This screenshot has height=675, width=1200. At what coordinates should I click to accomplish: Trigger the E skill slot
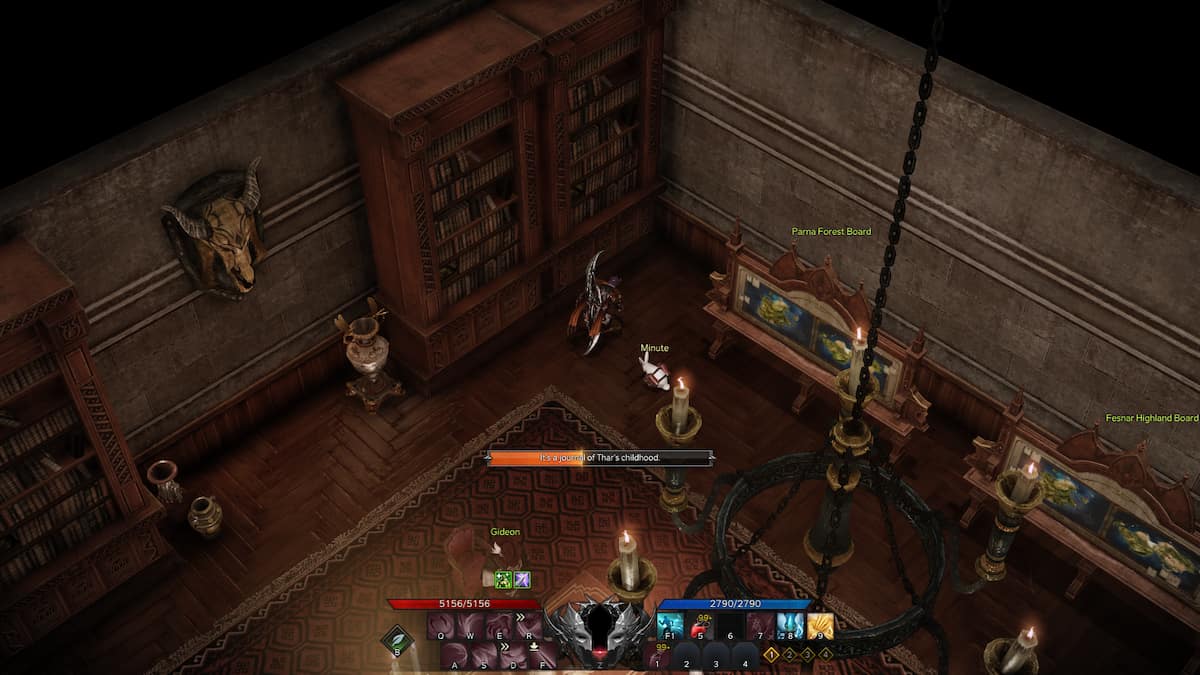point(499,626)
